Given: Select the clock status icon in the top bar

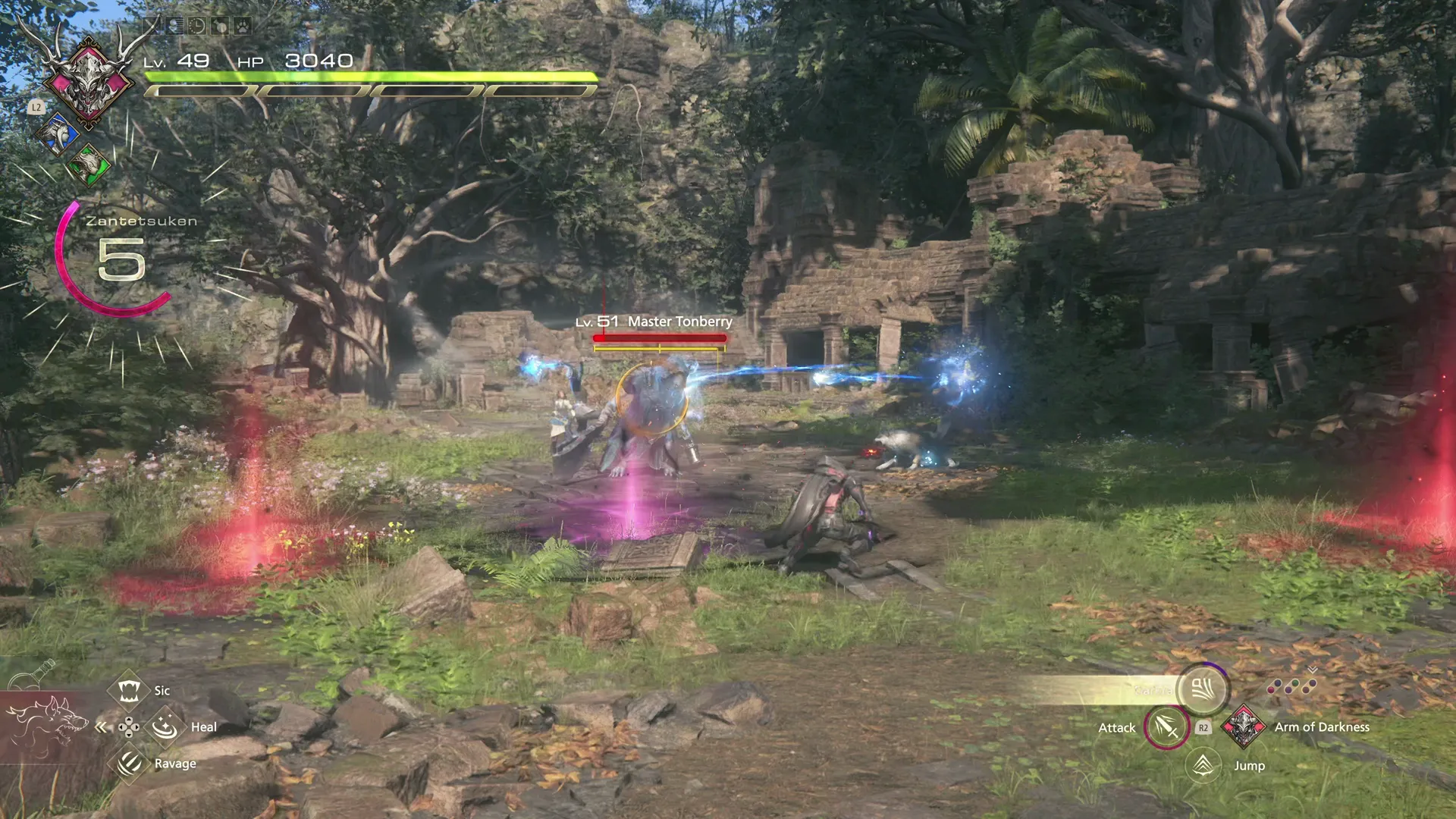Looking at the screenshot, I should 197,24.
